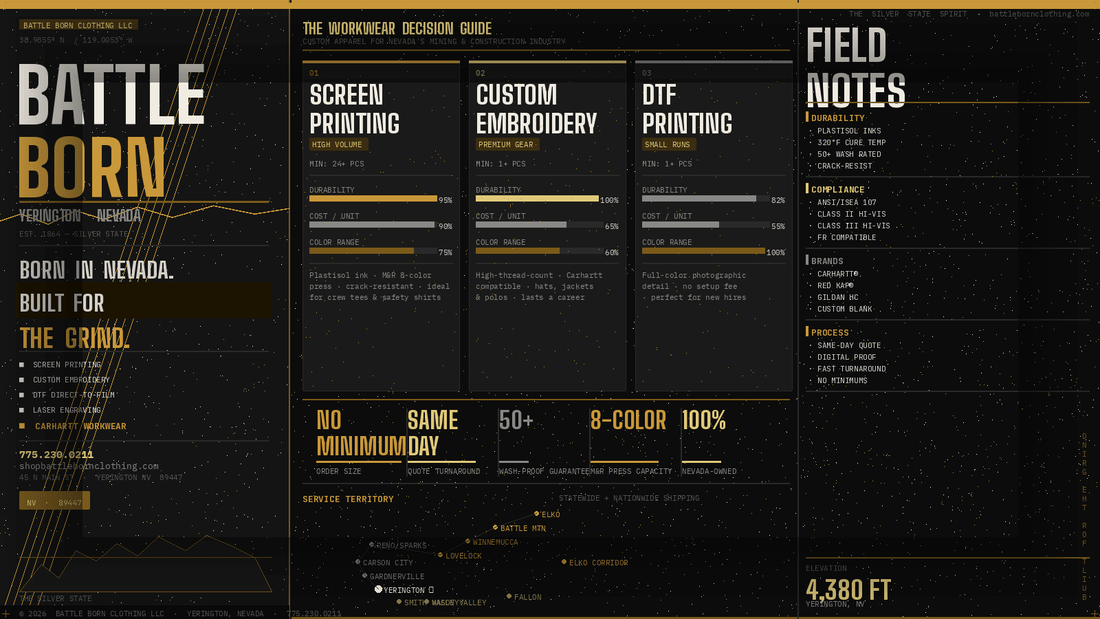Choose the Custom Embroidery card
Viewport: 1100px width, 619px height.
[x=547, y=225]
